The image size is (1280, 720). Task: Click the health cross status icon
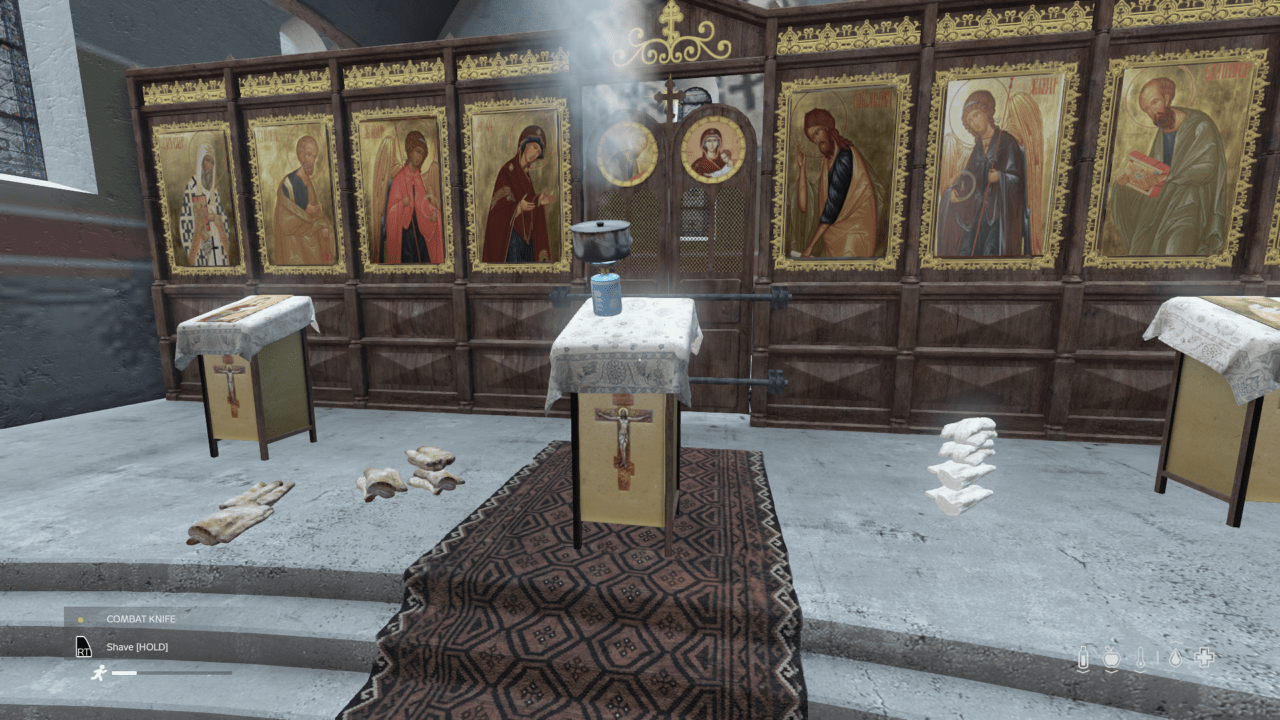coord(1205,657)
